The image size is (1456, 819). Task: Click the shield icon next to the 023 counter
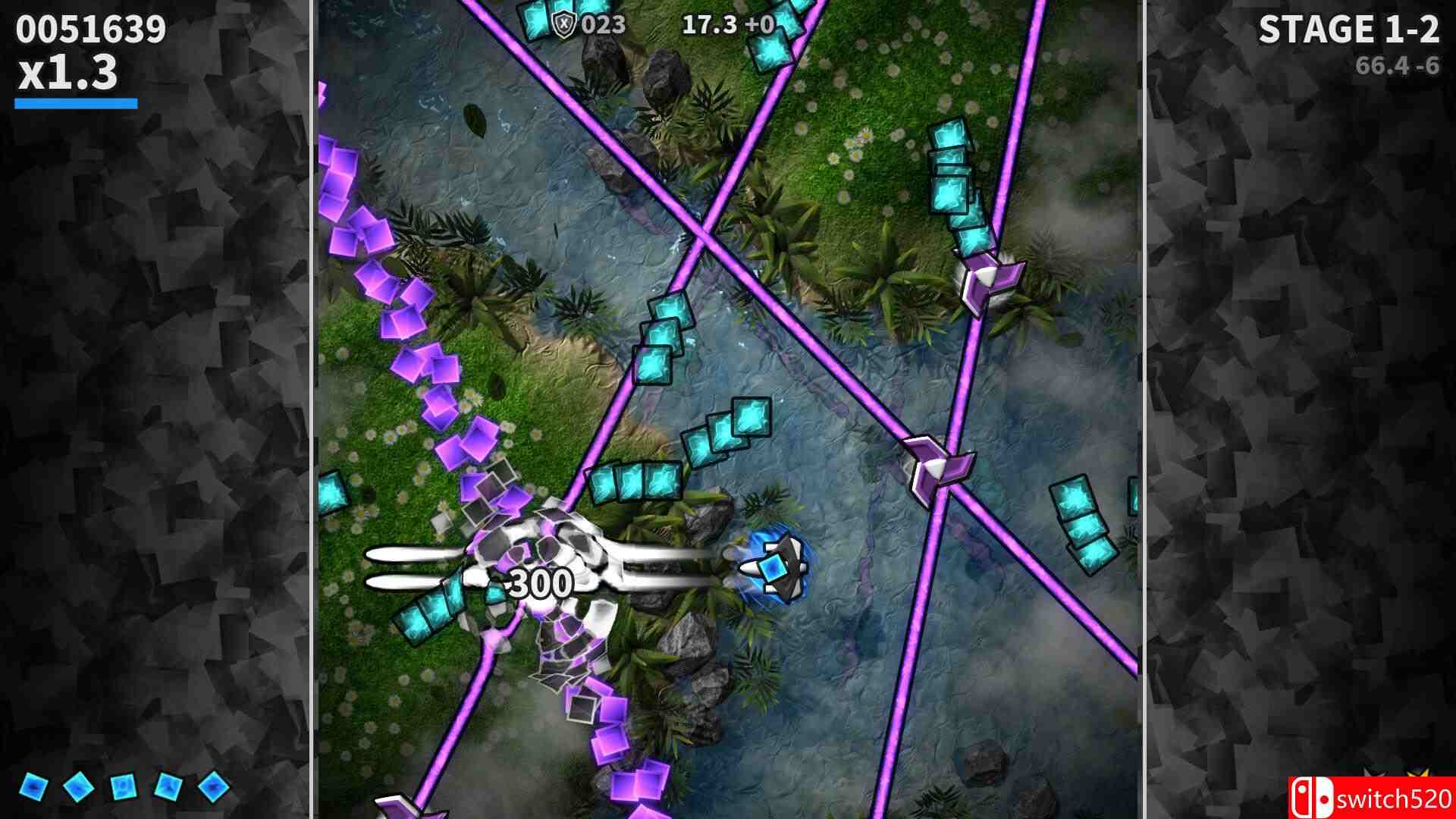565,23
